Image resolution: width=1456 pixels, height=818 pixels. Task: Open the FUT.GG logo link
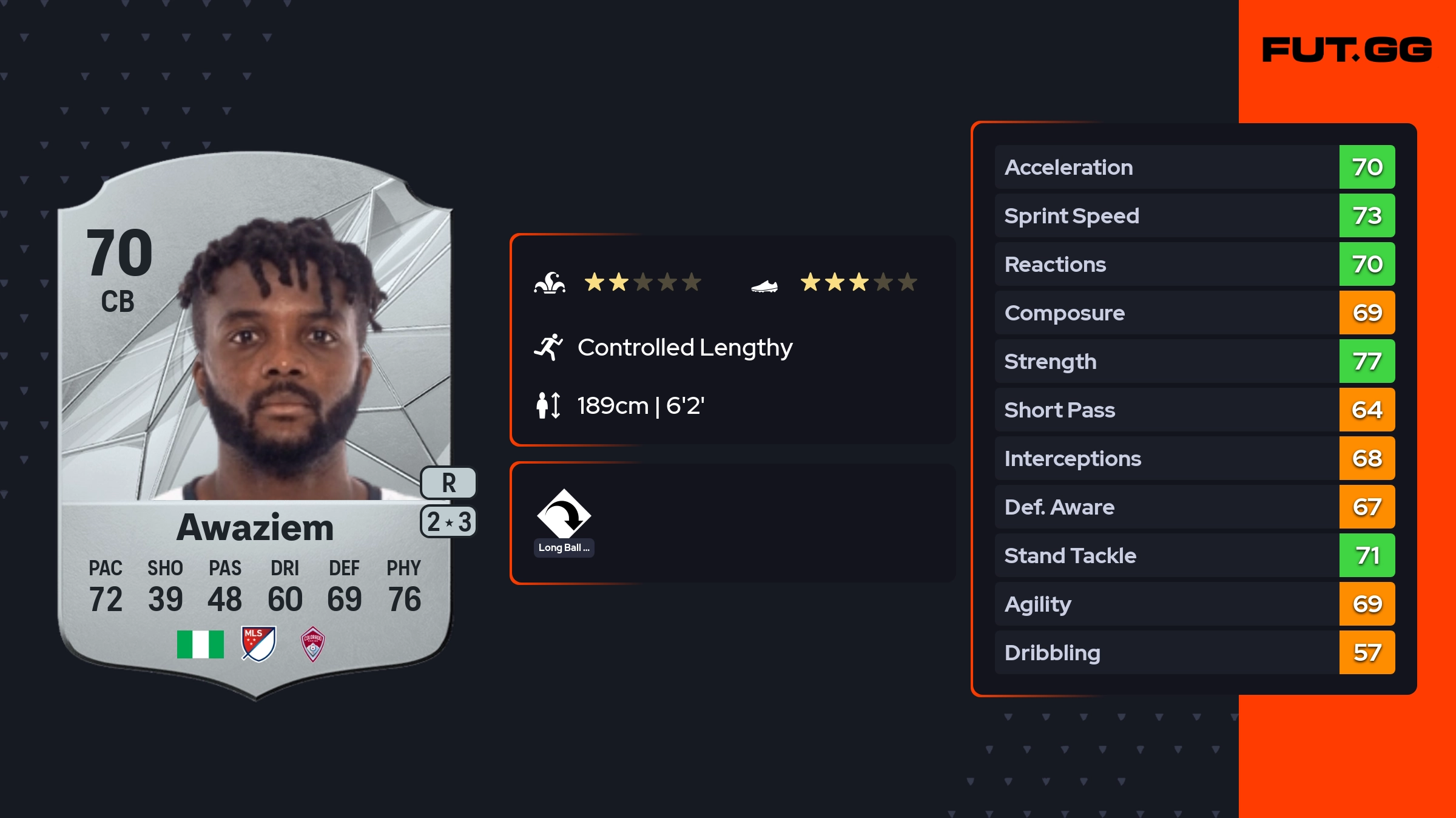pyautogui.click(x=1347, y=50)
